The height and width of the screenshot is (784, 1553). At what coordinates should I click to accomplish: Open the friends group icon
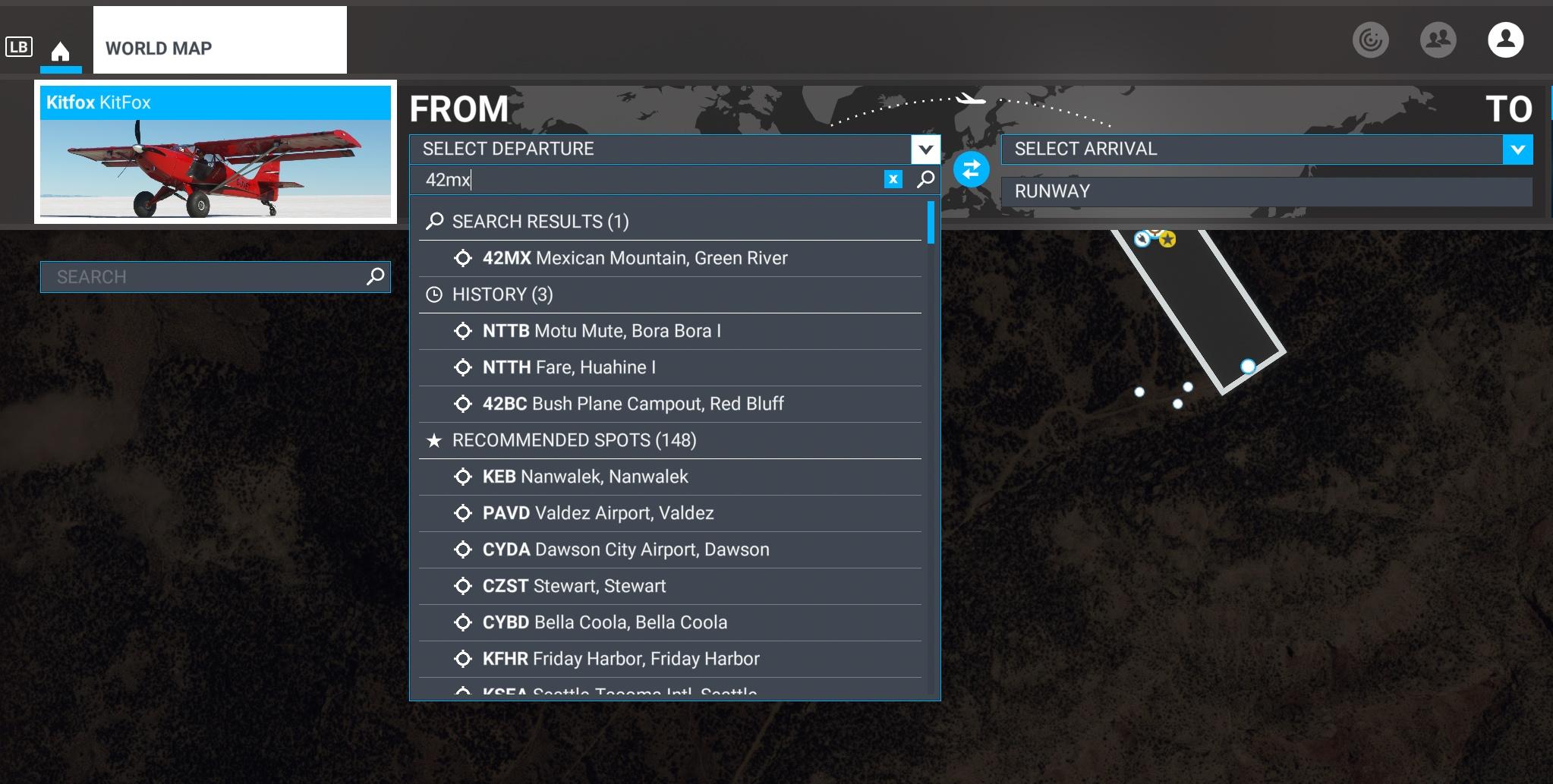[x=1438, y=40]
